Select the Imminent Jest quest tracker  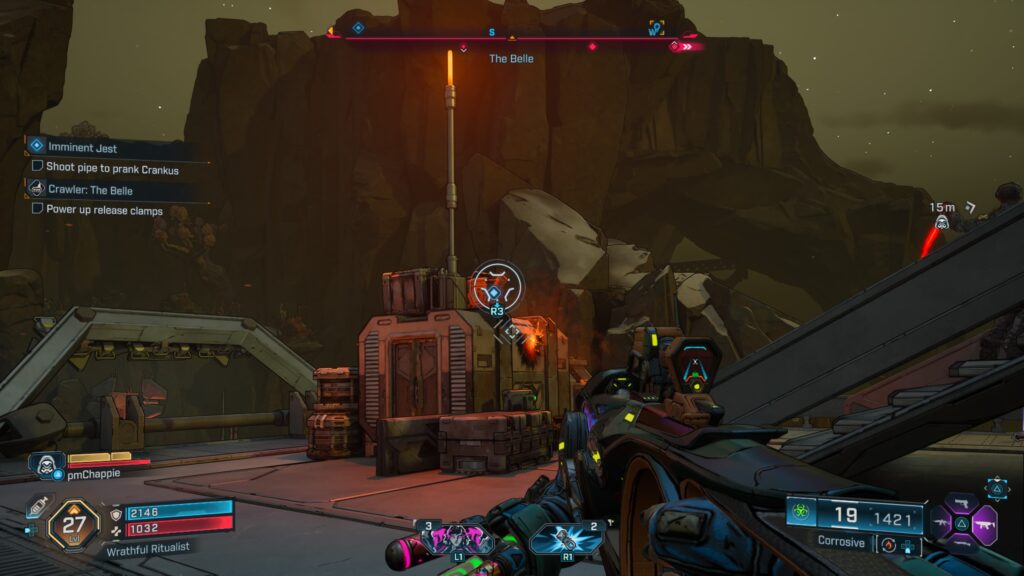click(83, 148)
